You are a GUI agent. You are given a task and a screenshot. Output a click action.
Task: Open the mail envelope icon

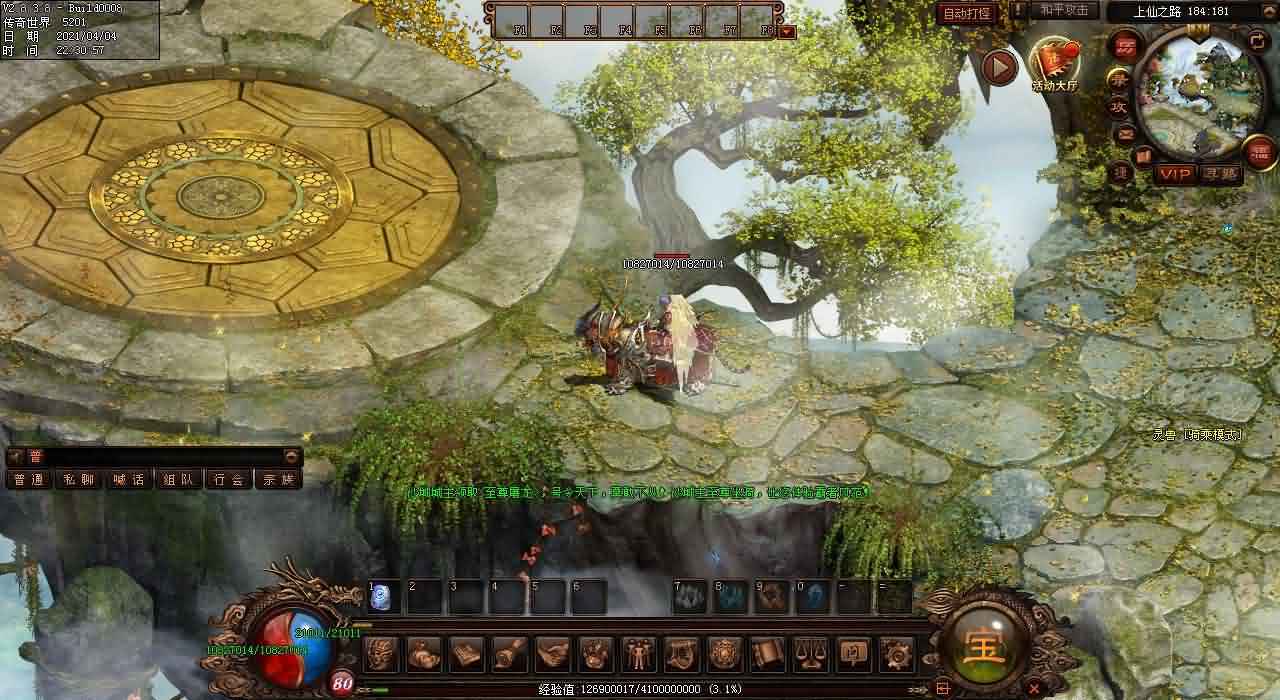pyautogui.click(x=1126, y=133)
